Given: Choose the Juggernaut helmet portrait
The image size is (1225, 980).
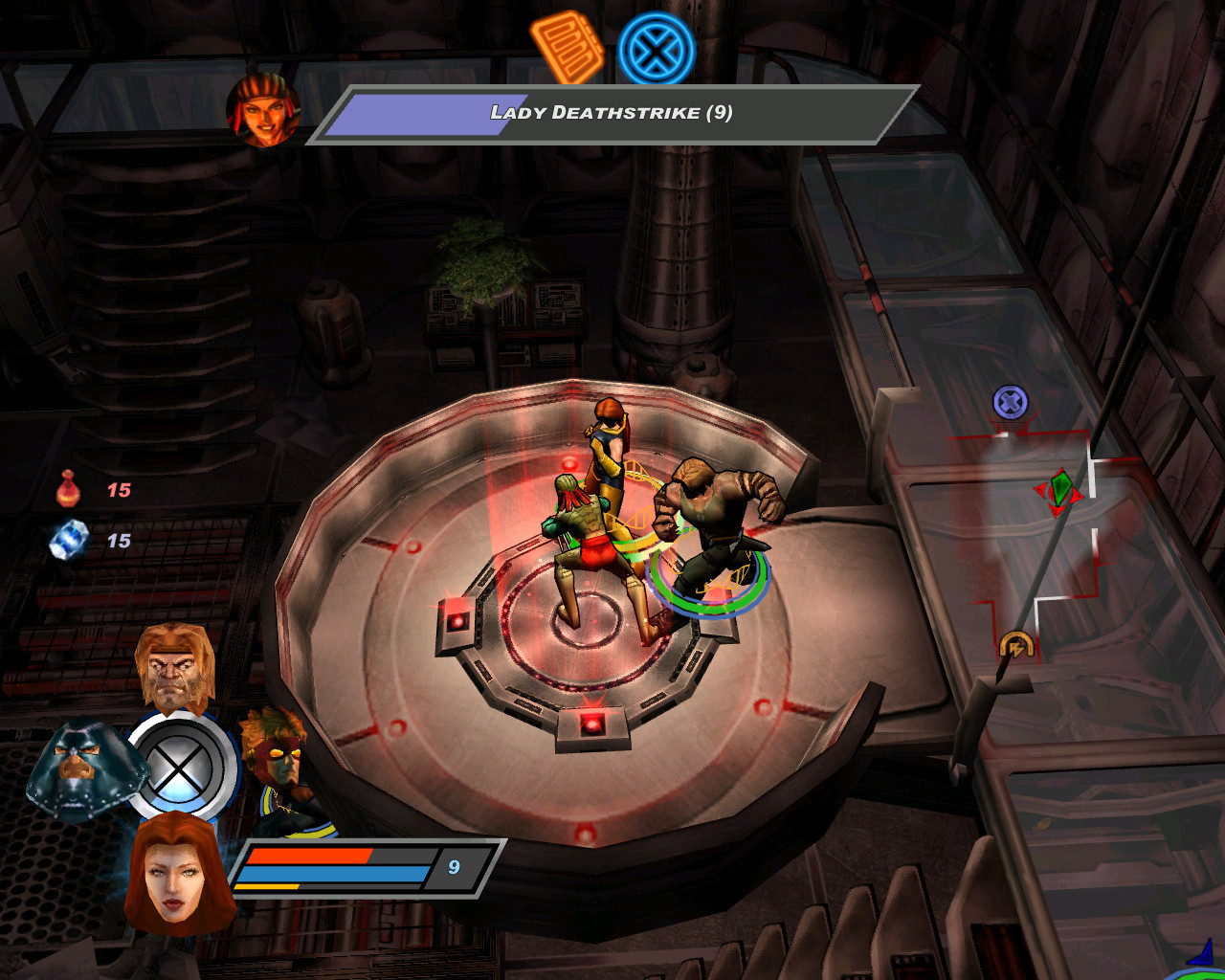Looking at the screenshot, I should 84,769.
